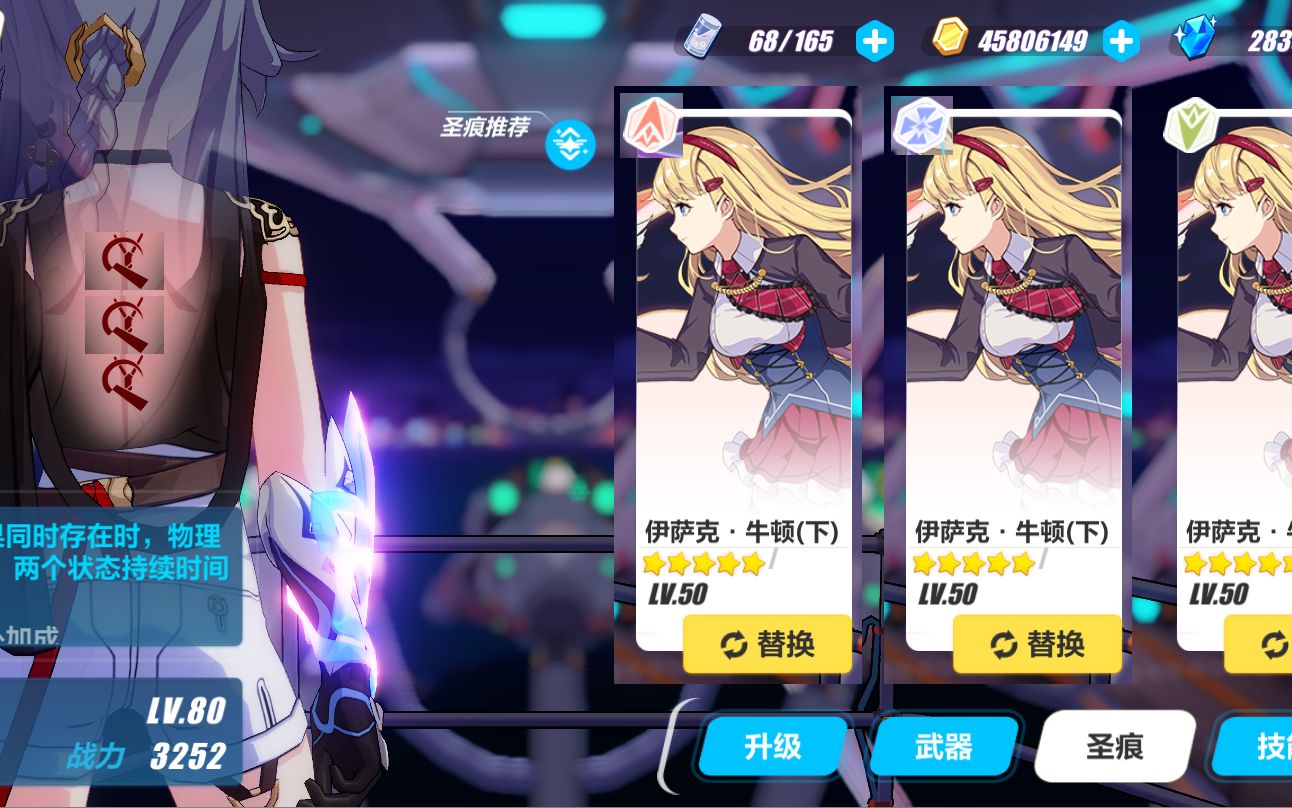Click the partially visible 替换 button on right

coord(1266,645)
